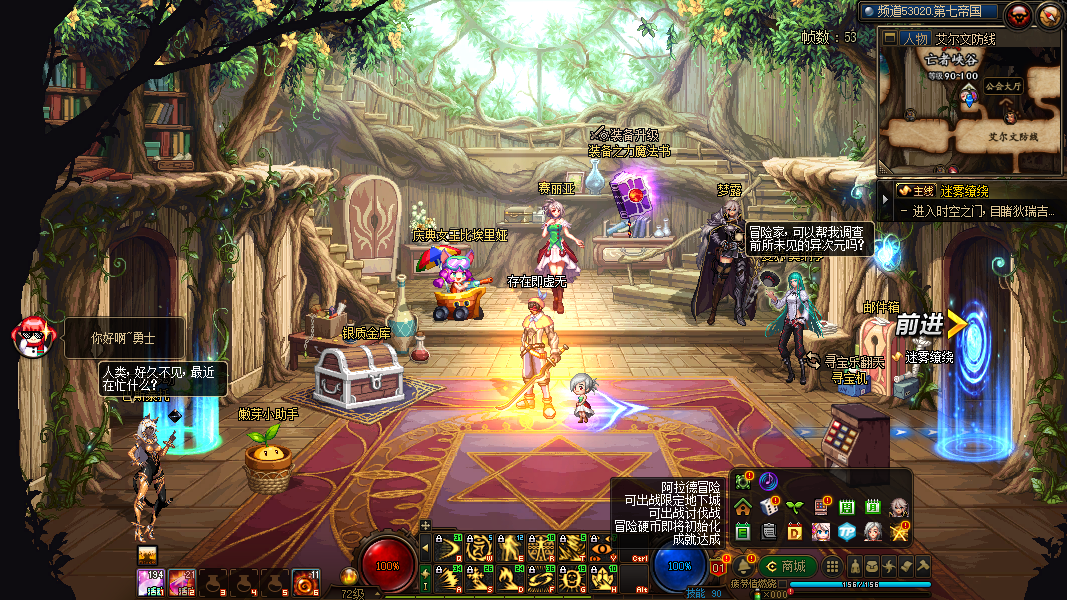Open the compass icon beside channel bar
This screenshot has width=1067, height=600.
tap(1050, 14)
